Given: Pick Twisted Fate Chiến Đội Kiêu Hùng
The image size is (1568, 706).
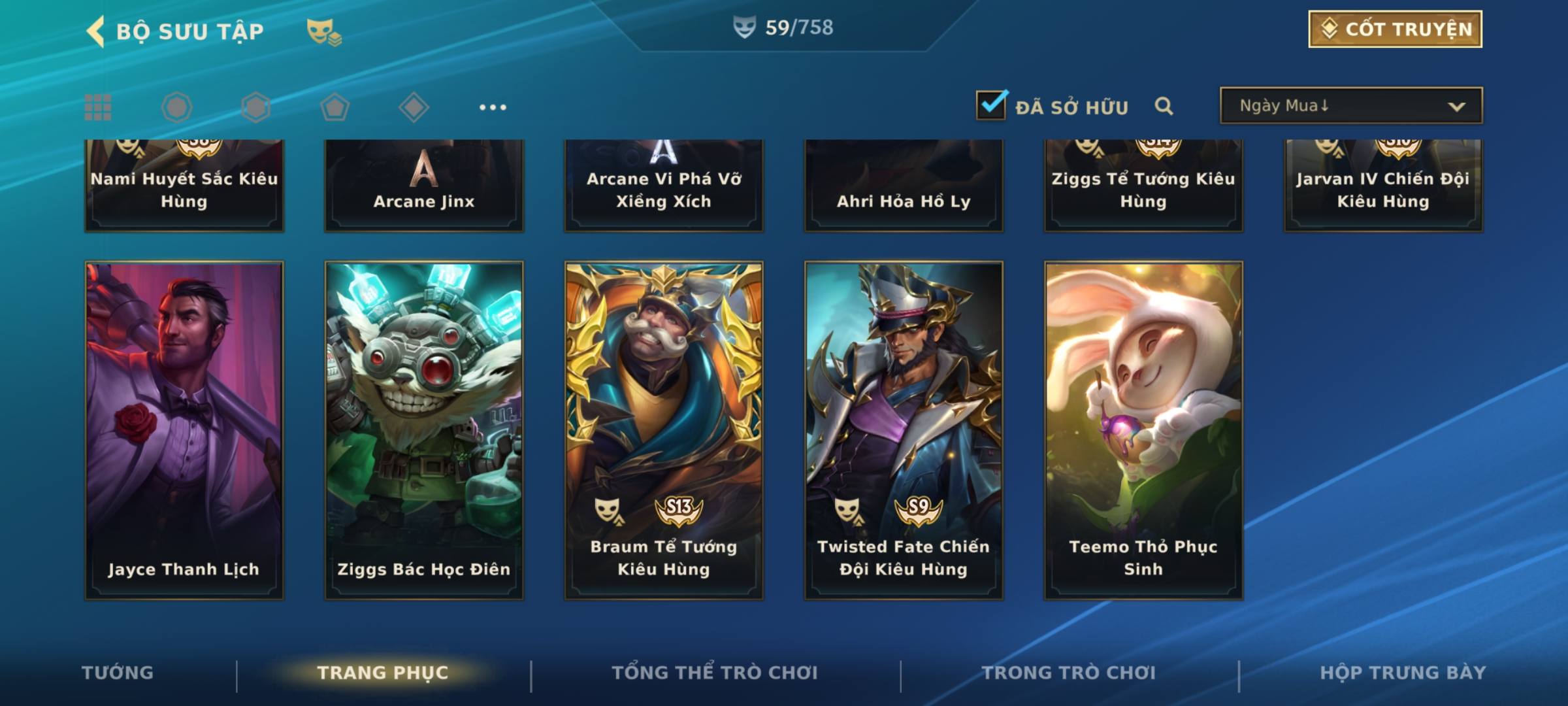Looking at the screenshot, I should click(x=904, y=430).
